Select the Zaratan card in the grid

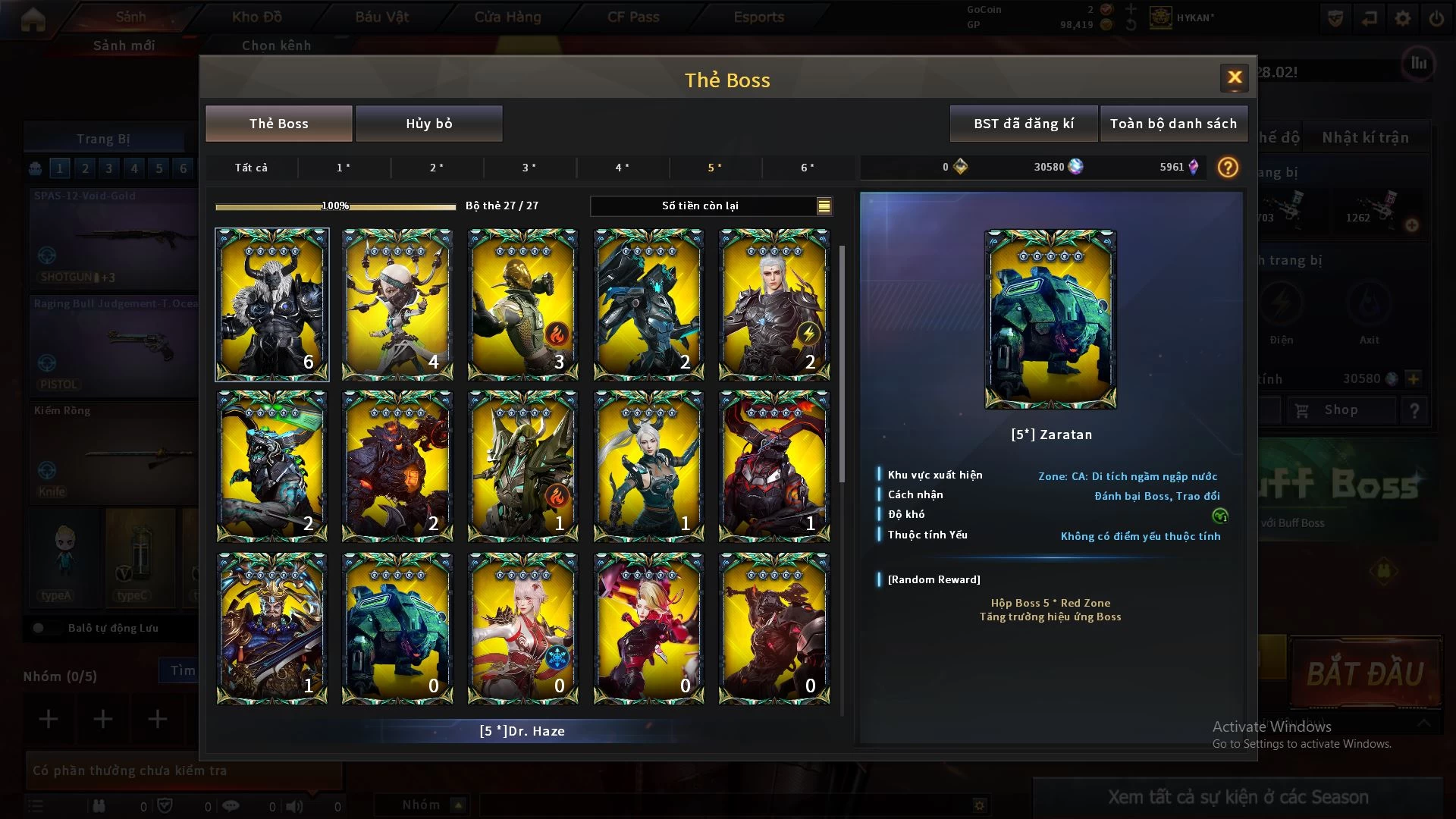[x=397, y=628]
